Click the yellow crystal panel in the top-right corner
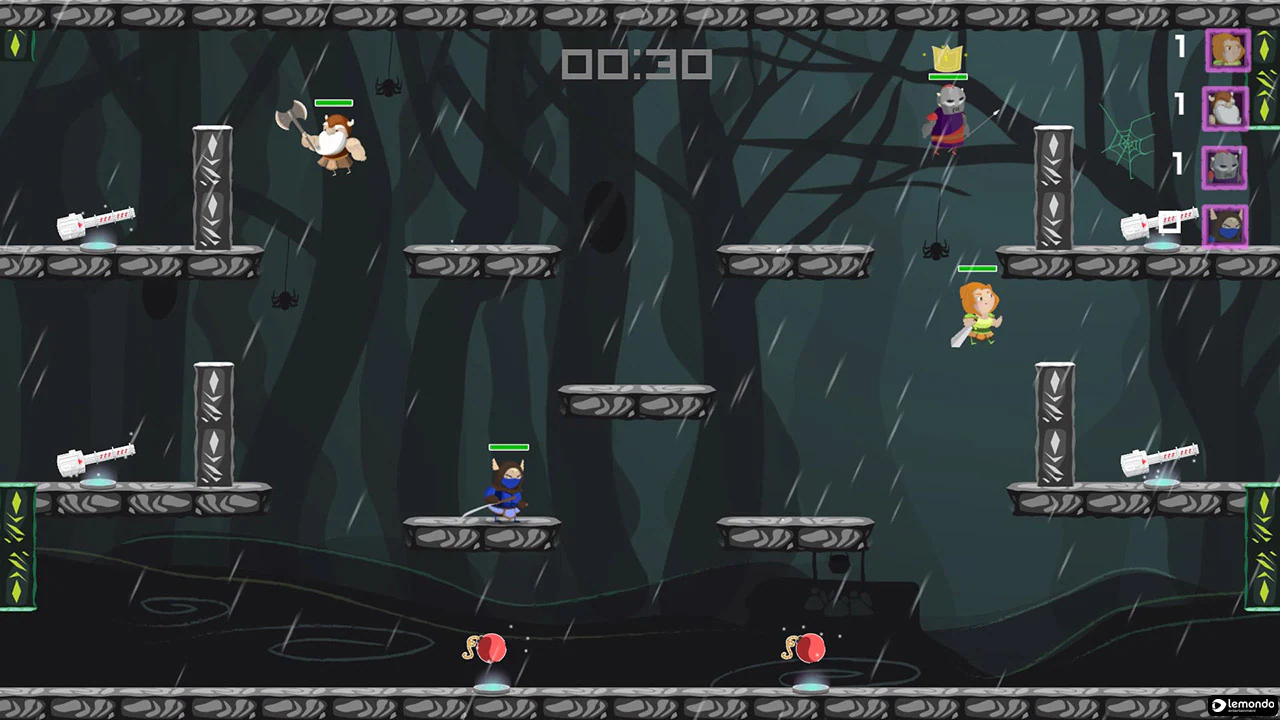This screenshot has height=720, width=1280. coord(1264,47)
